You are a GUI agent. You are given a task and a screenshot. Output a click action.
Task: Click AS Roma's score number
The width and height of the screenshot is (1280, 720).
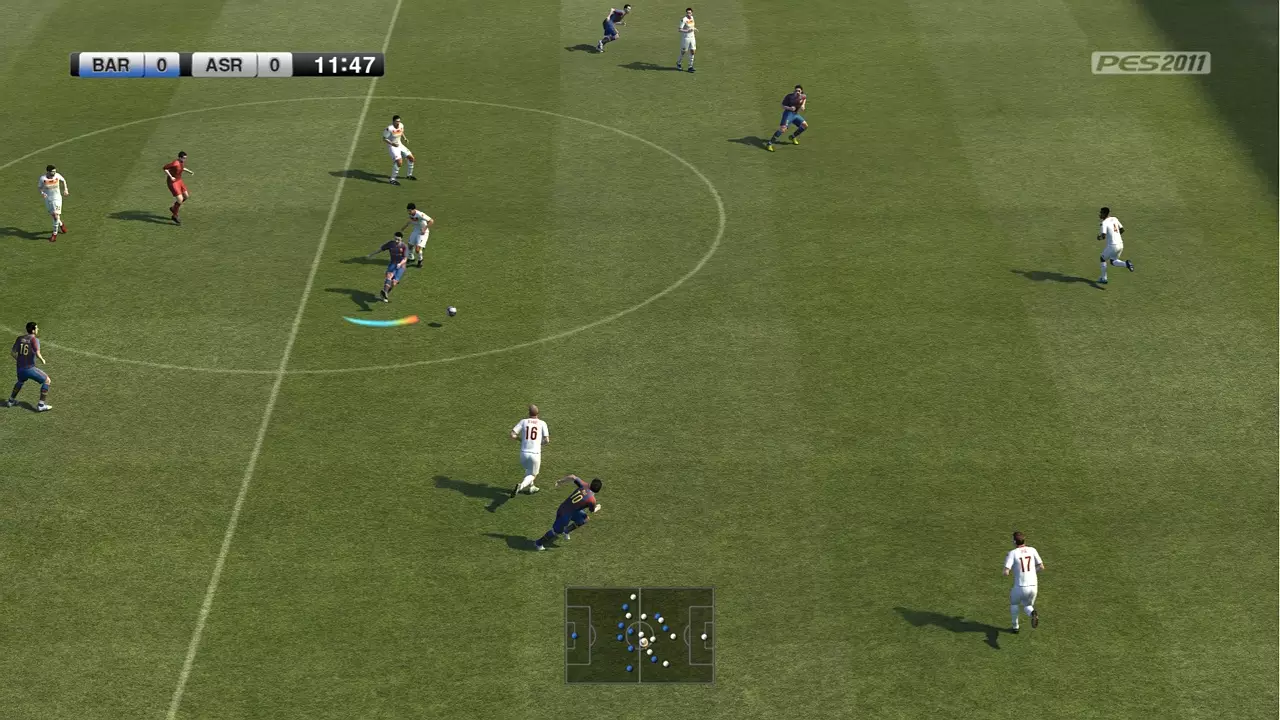[x=275, y=66]
